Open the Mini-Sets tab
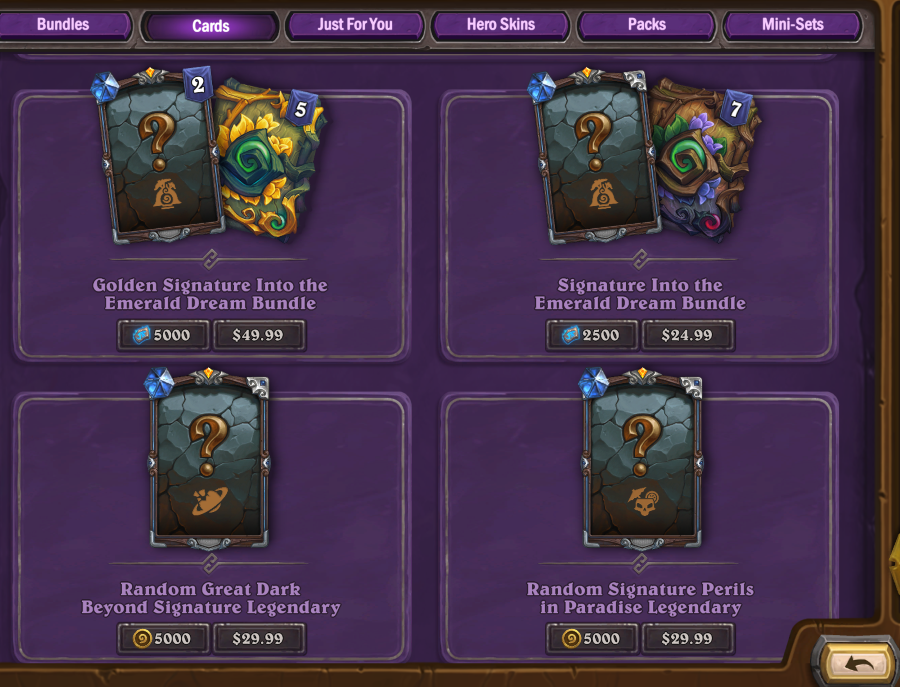900x687 pixels. pos(792,25)
